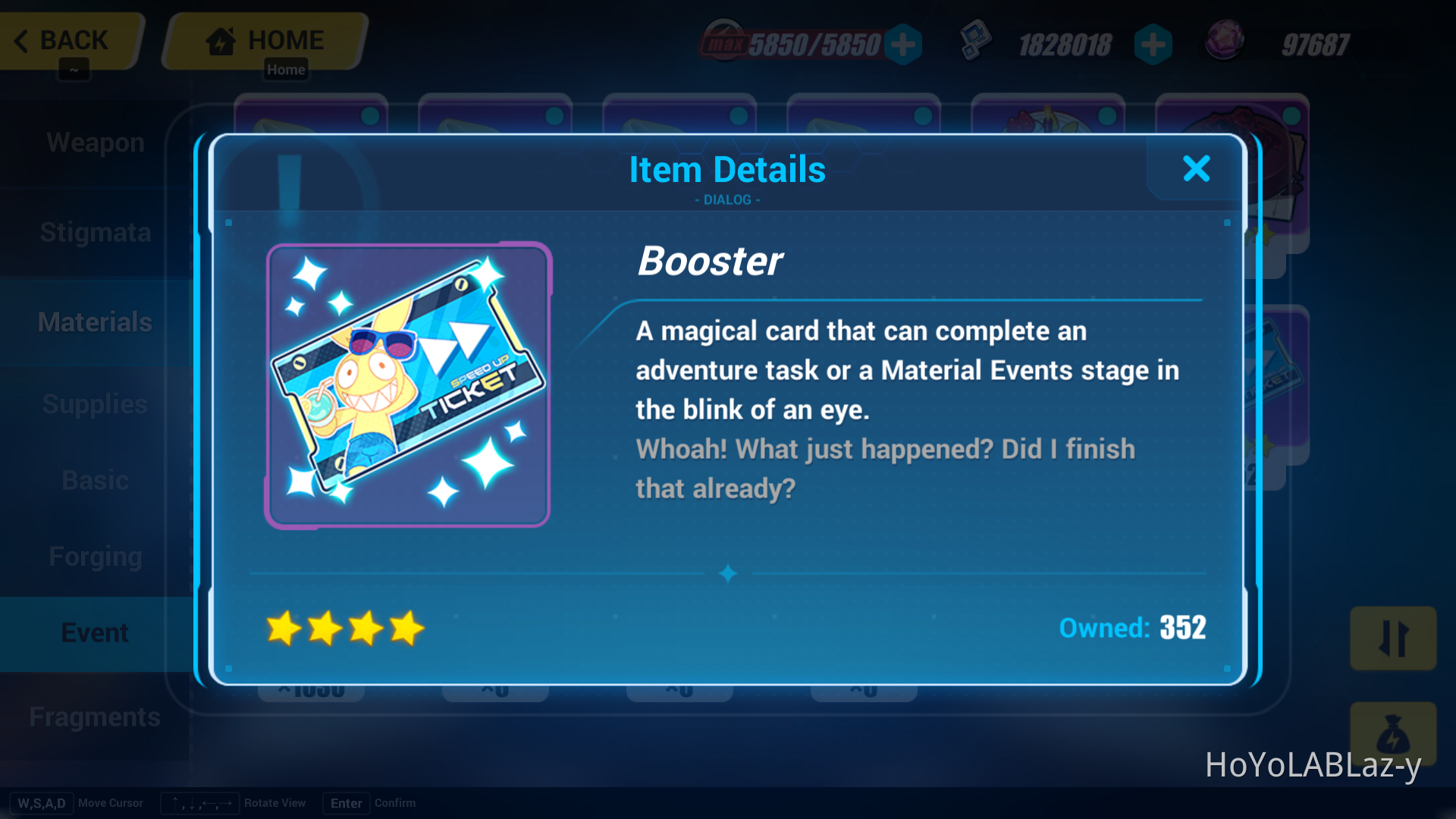This screenshot has width=1456, height=819.
Task: Tap the coin top-up plus icon
Action: [1153, 44]
